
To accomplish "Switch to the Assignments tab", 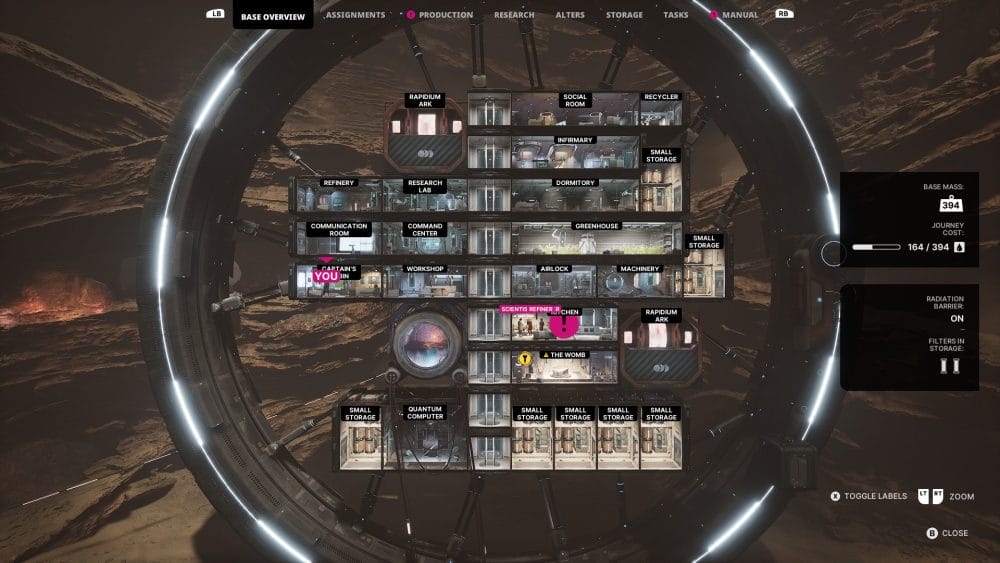I will [355, 15].
